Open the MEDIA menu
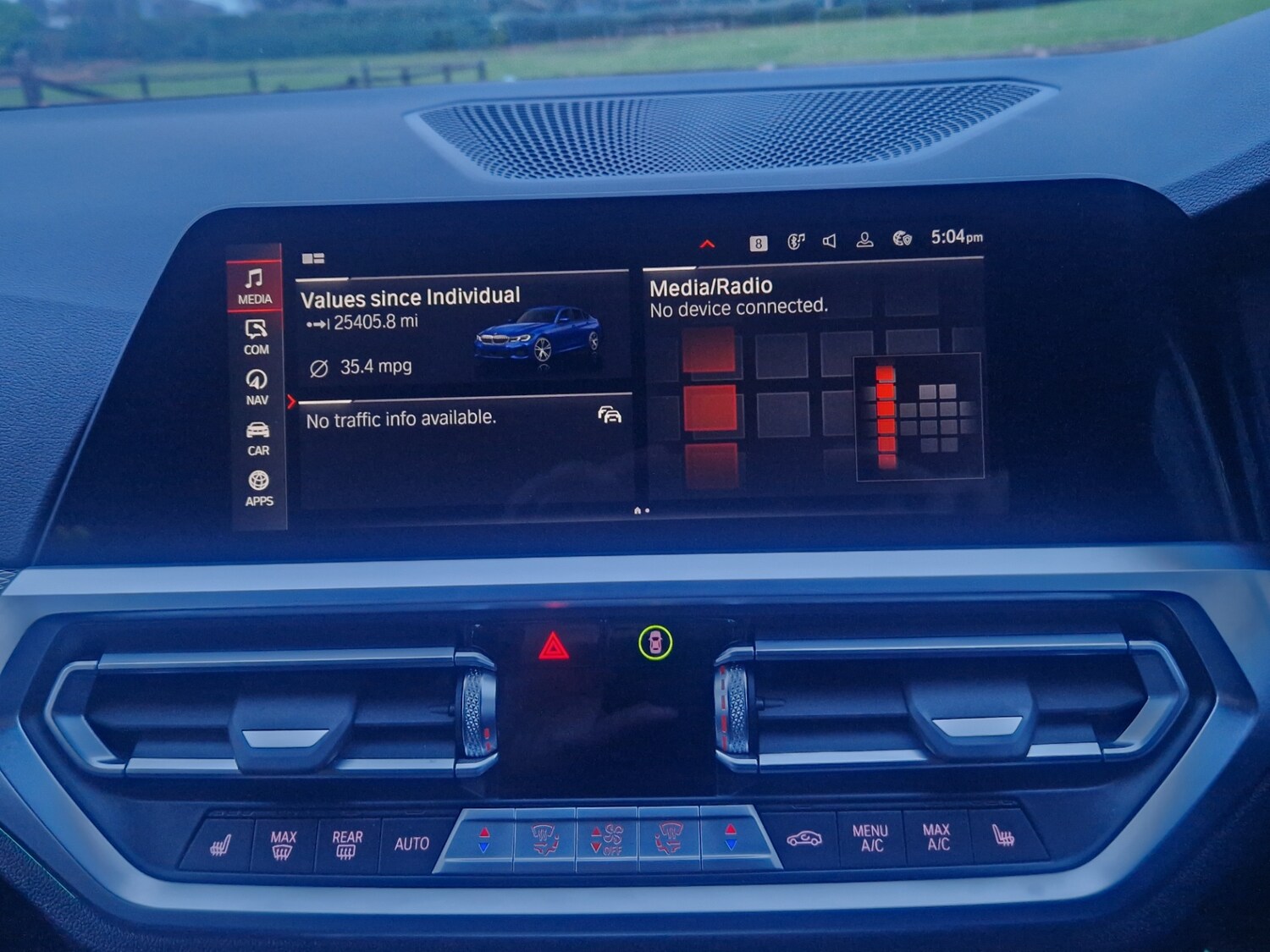 click(x=255, y=286)
